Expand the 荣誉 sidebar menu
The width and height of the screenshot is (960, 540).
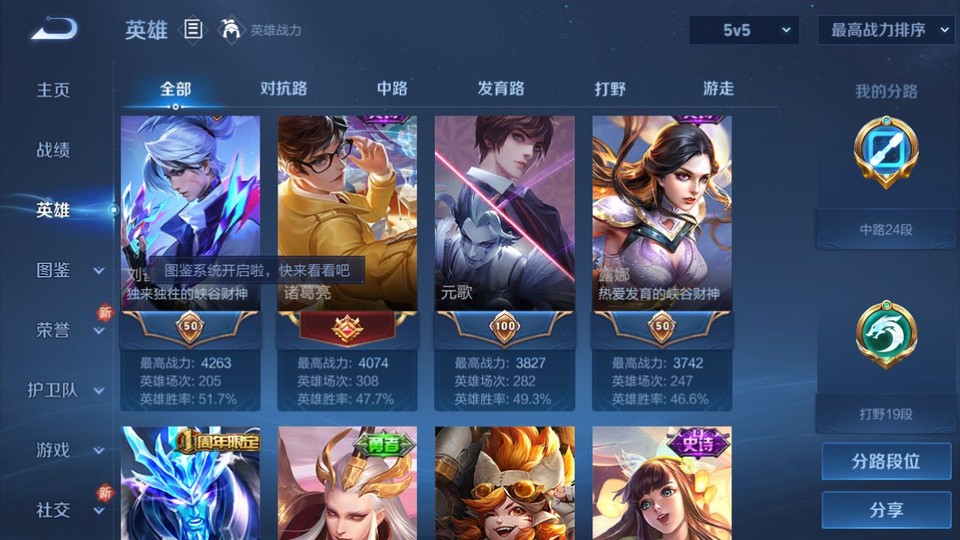coord(68,330)
